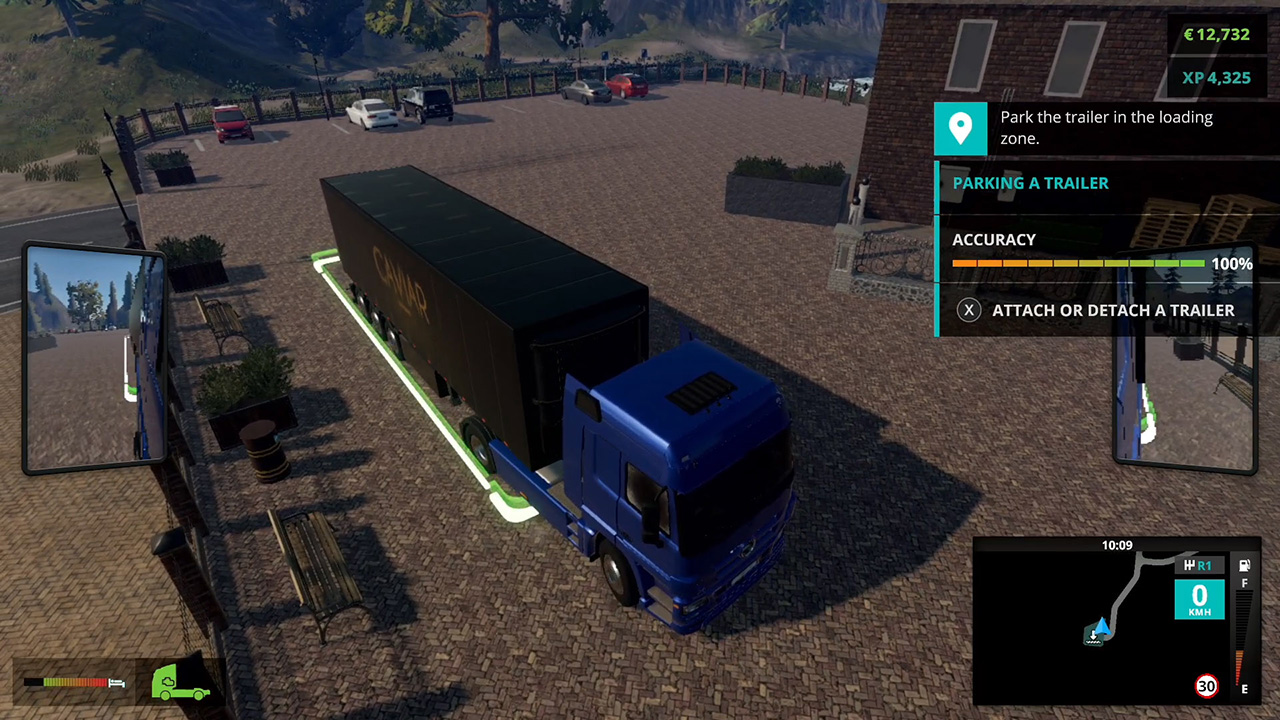Click the Accuracy 100% progress bar
The height and width of the screenshot is (720, 1280).
pos(1078,263)
